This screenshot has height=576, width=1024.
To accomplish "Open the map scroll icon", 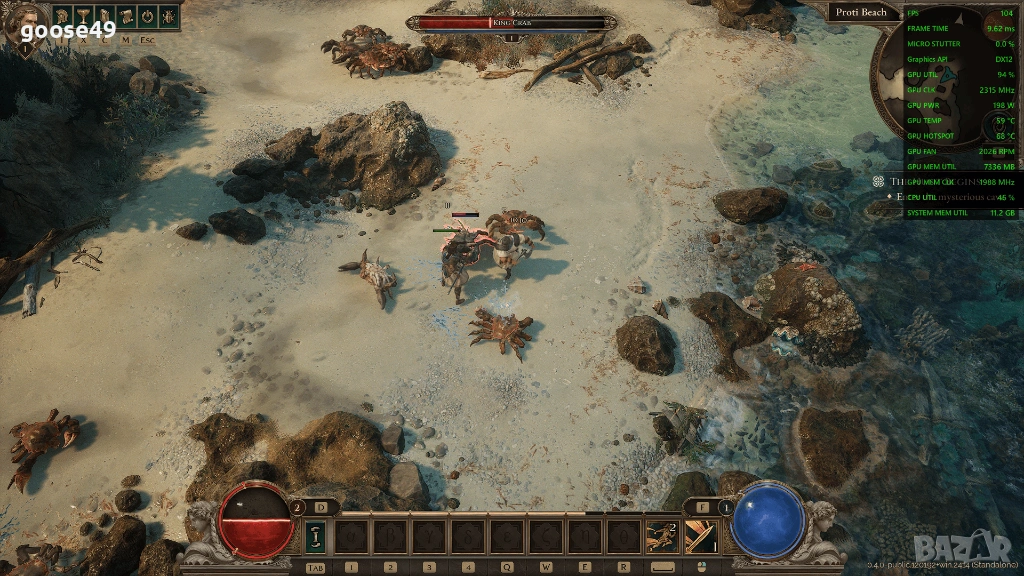I will click(125, 16).
